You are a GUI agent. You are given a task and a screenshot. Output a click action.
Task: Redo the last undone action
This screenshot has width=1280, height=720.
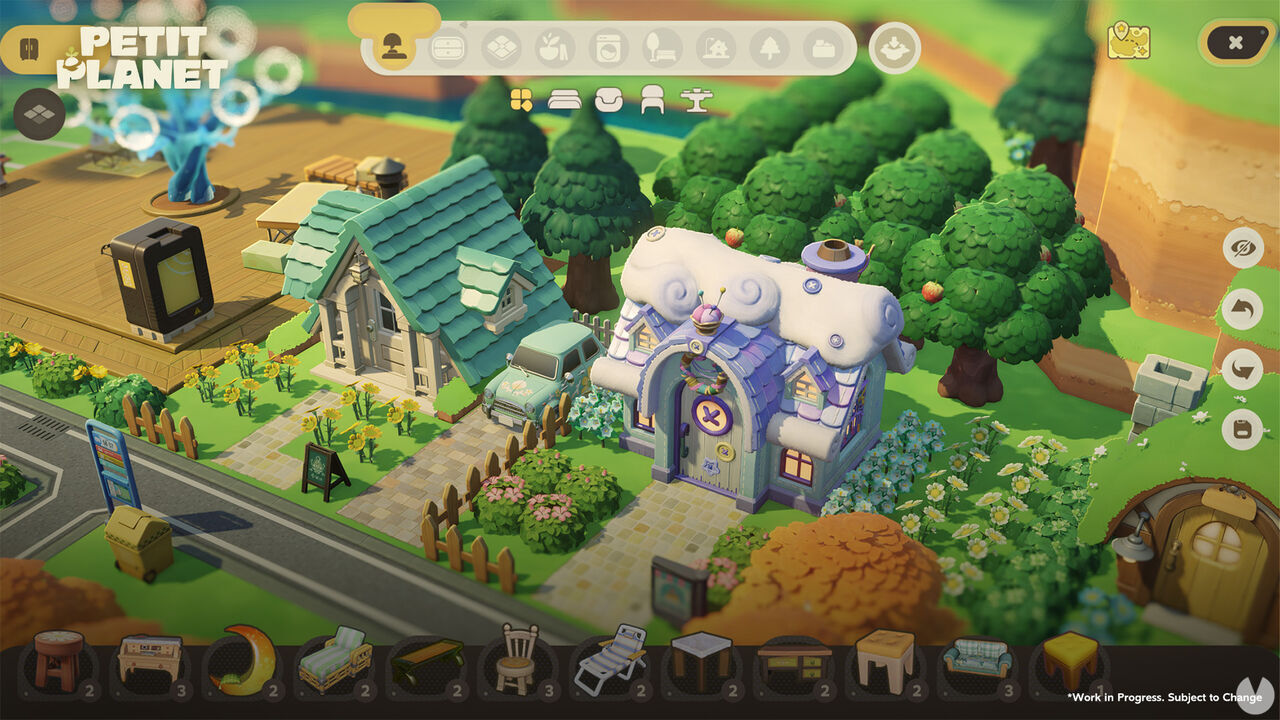(x=1242, y=369)
